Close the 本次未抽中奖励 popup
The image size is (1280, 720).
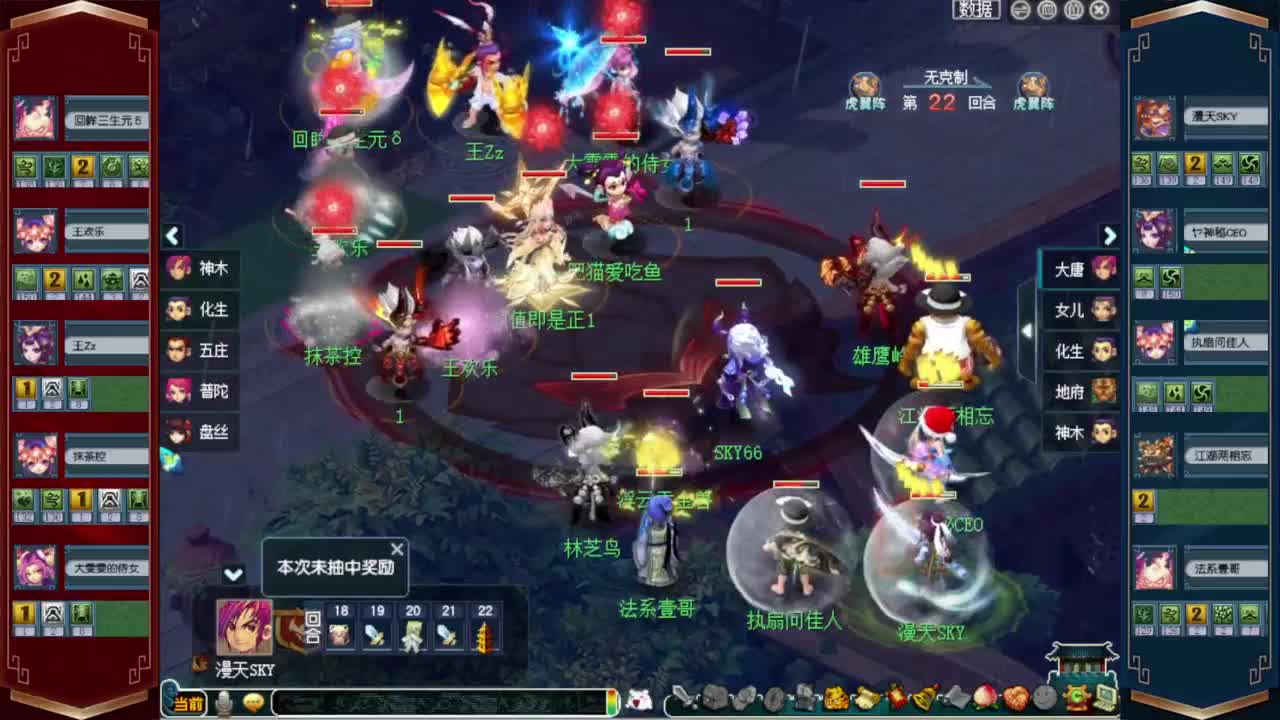tap(397, 548)
